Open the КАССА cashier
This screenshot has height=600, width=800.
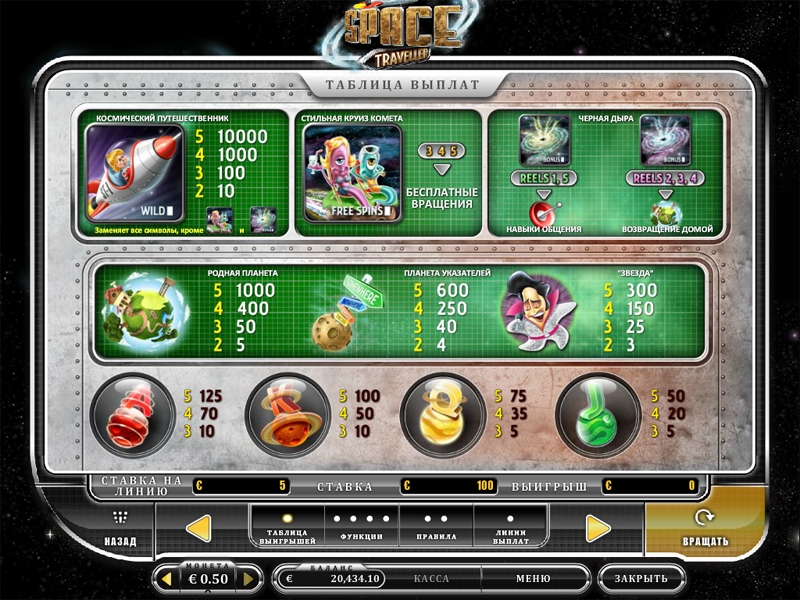pos(431,578)
